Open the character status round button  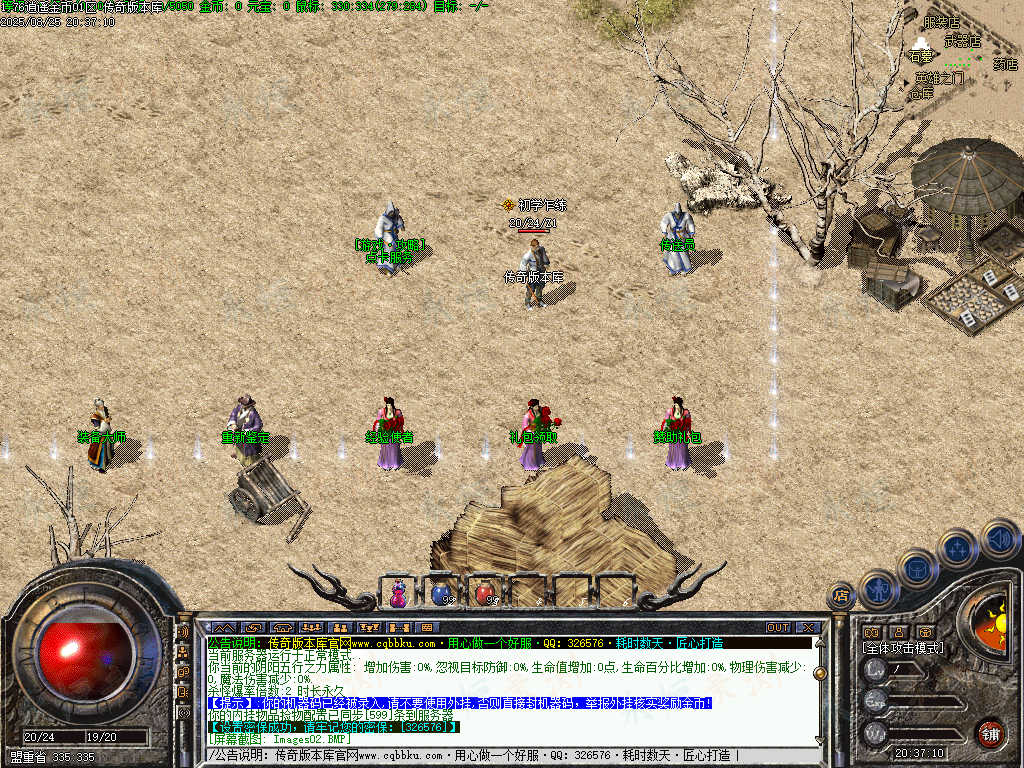point(880,589)
